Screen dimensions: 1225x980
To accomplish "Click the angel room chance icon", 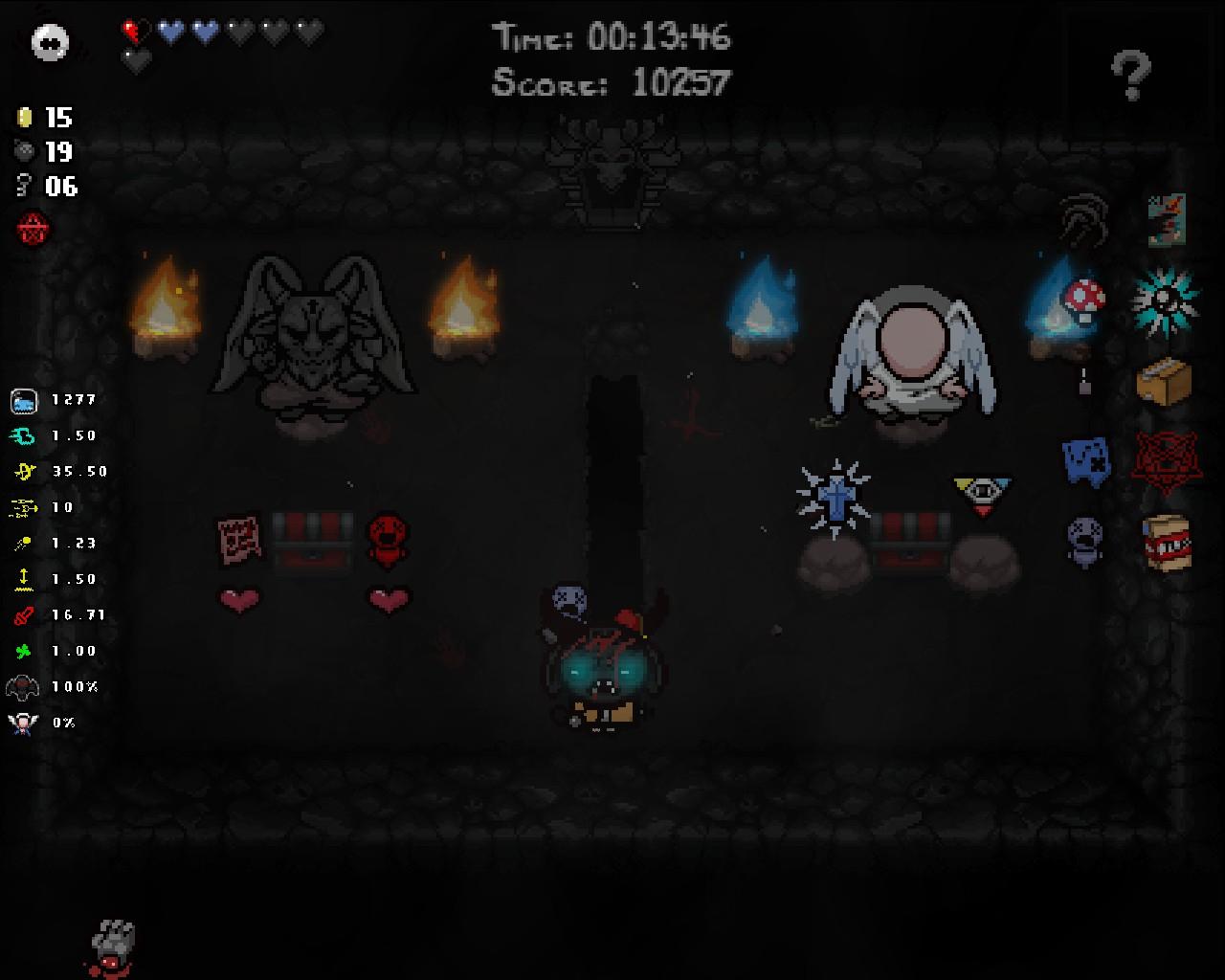I will [x=22, y=723].
